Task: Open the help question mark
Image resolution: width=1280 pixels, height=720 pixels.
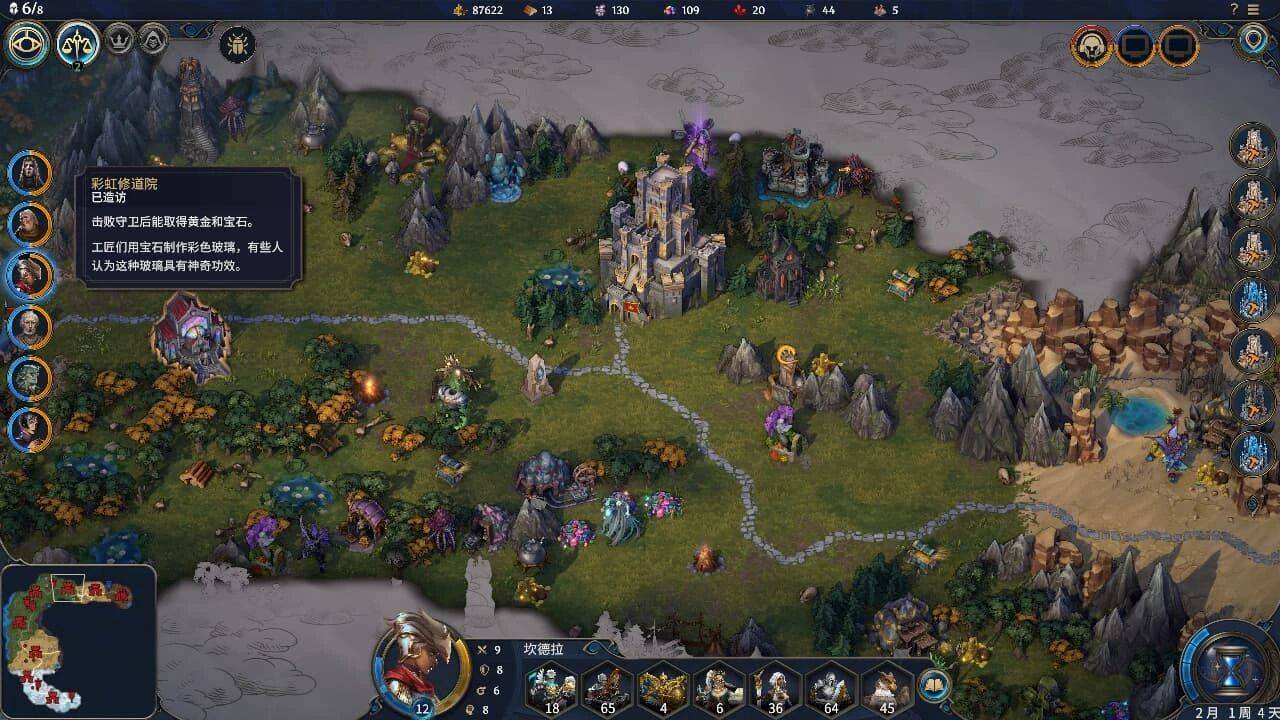Action: (x=1234, y=9)
